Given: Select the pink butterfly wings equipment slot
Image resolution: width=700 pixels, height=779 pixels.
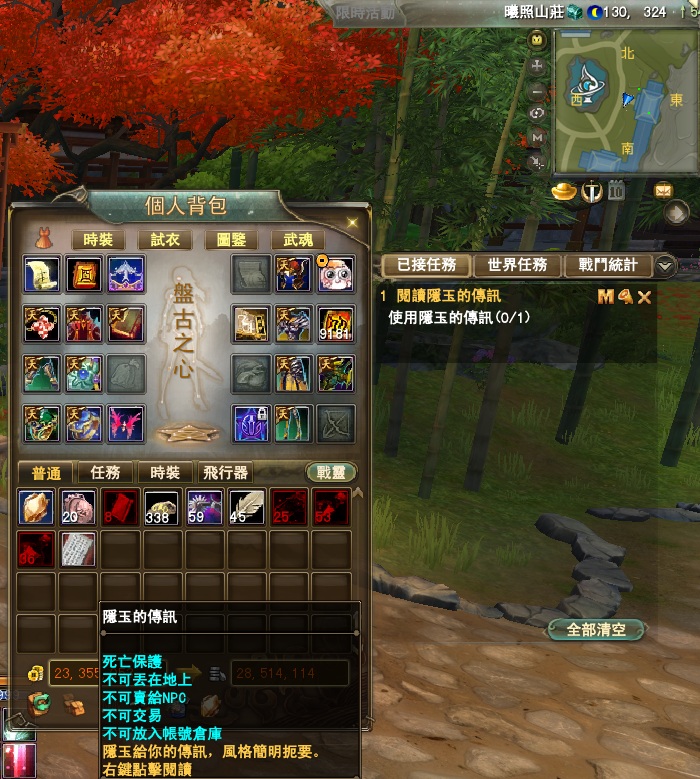Looking at the screenshot, I should coord(126,423).
